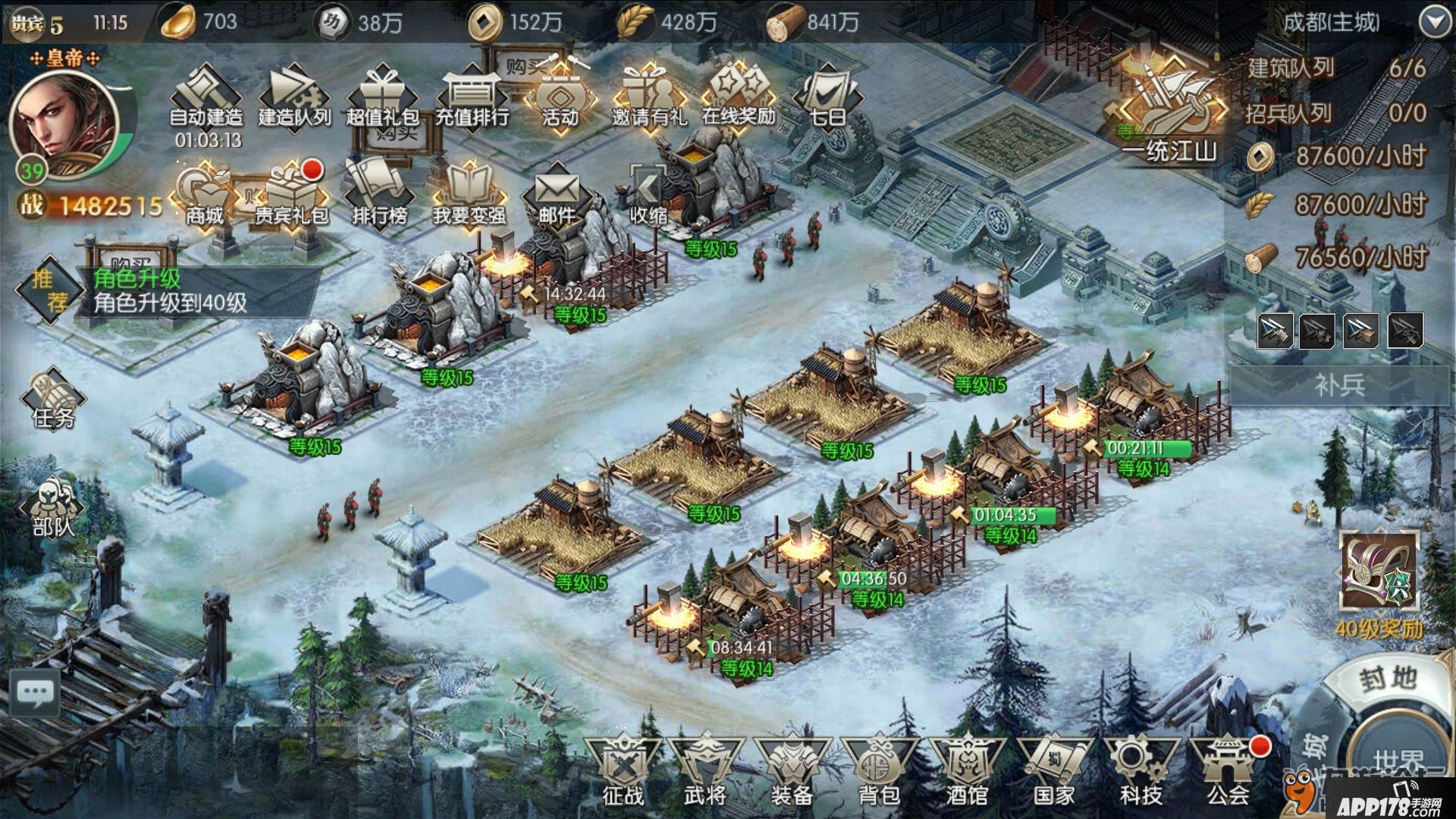This screenshot has width=1456, height=819.
Task: Check the 邮件 mailbox
Action: point(557,196)
